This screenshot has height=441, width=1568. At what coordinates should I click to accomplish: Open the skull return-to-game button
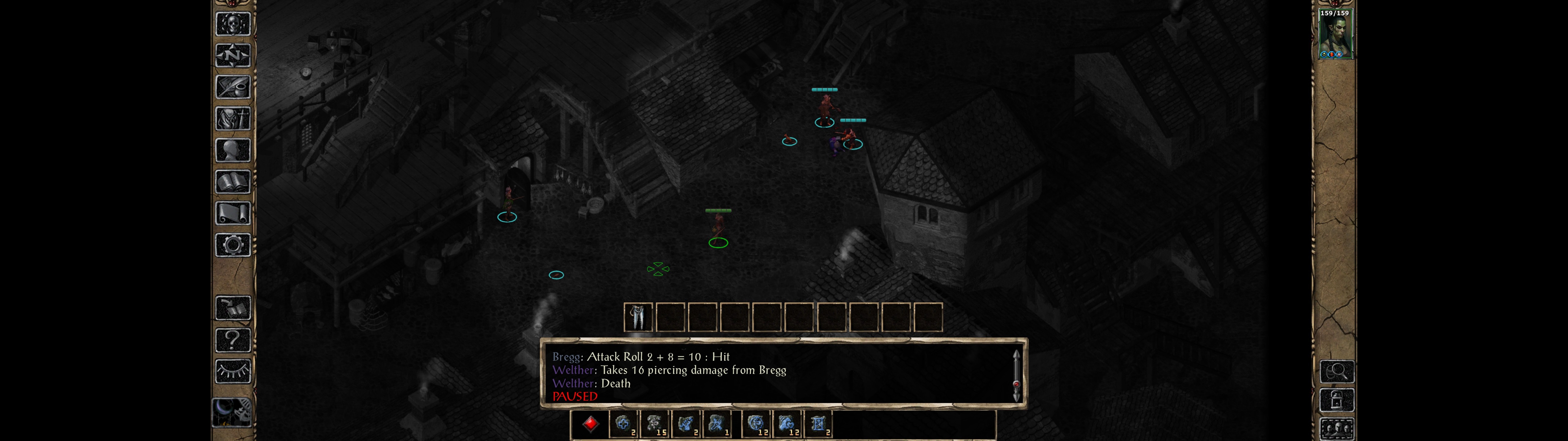[232, 24]
